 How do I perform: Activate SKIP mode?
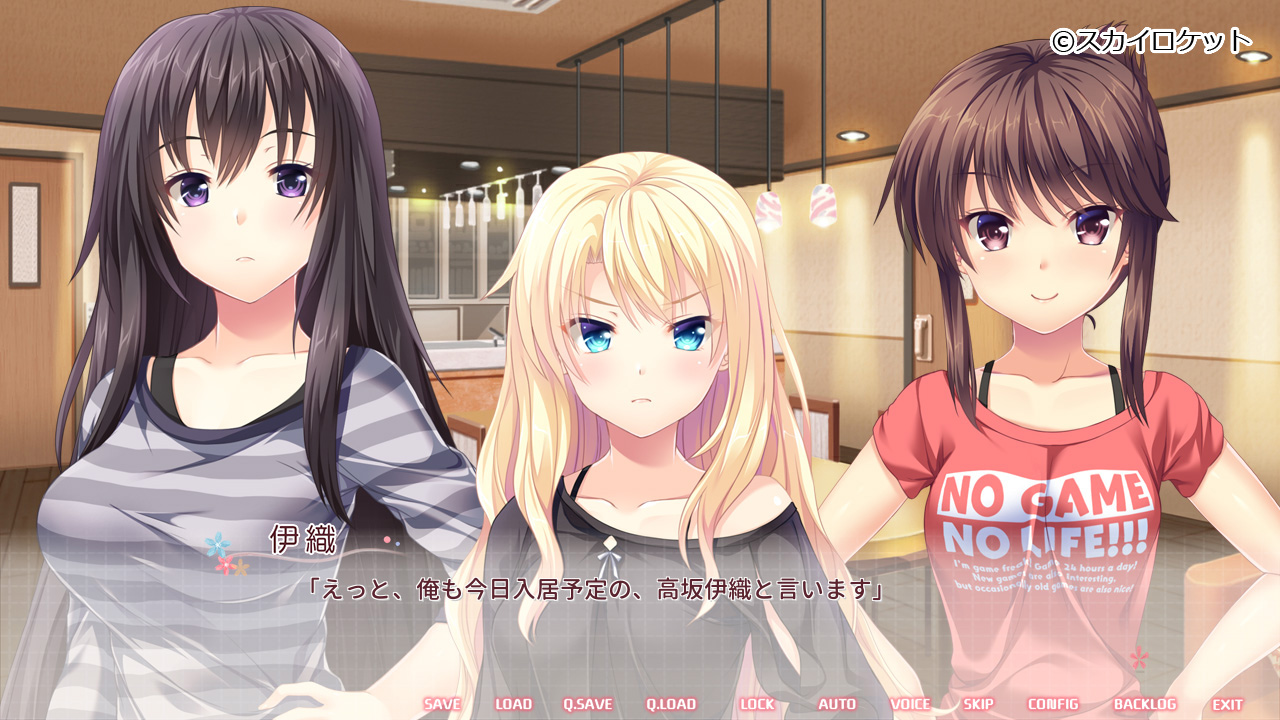tap(978, 704)
